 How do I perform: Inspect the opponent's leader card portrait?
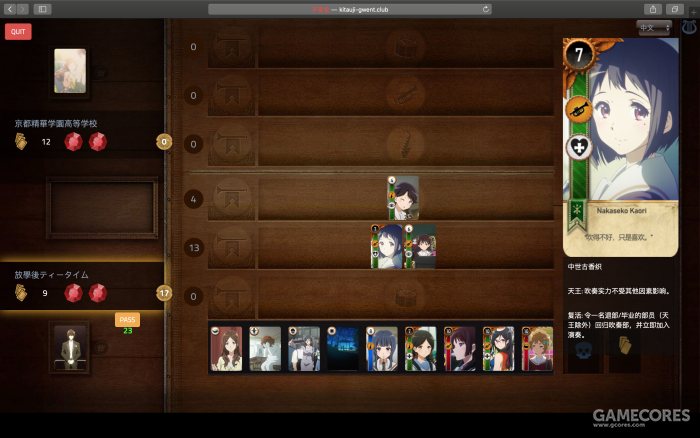click(70, 71)
